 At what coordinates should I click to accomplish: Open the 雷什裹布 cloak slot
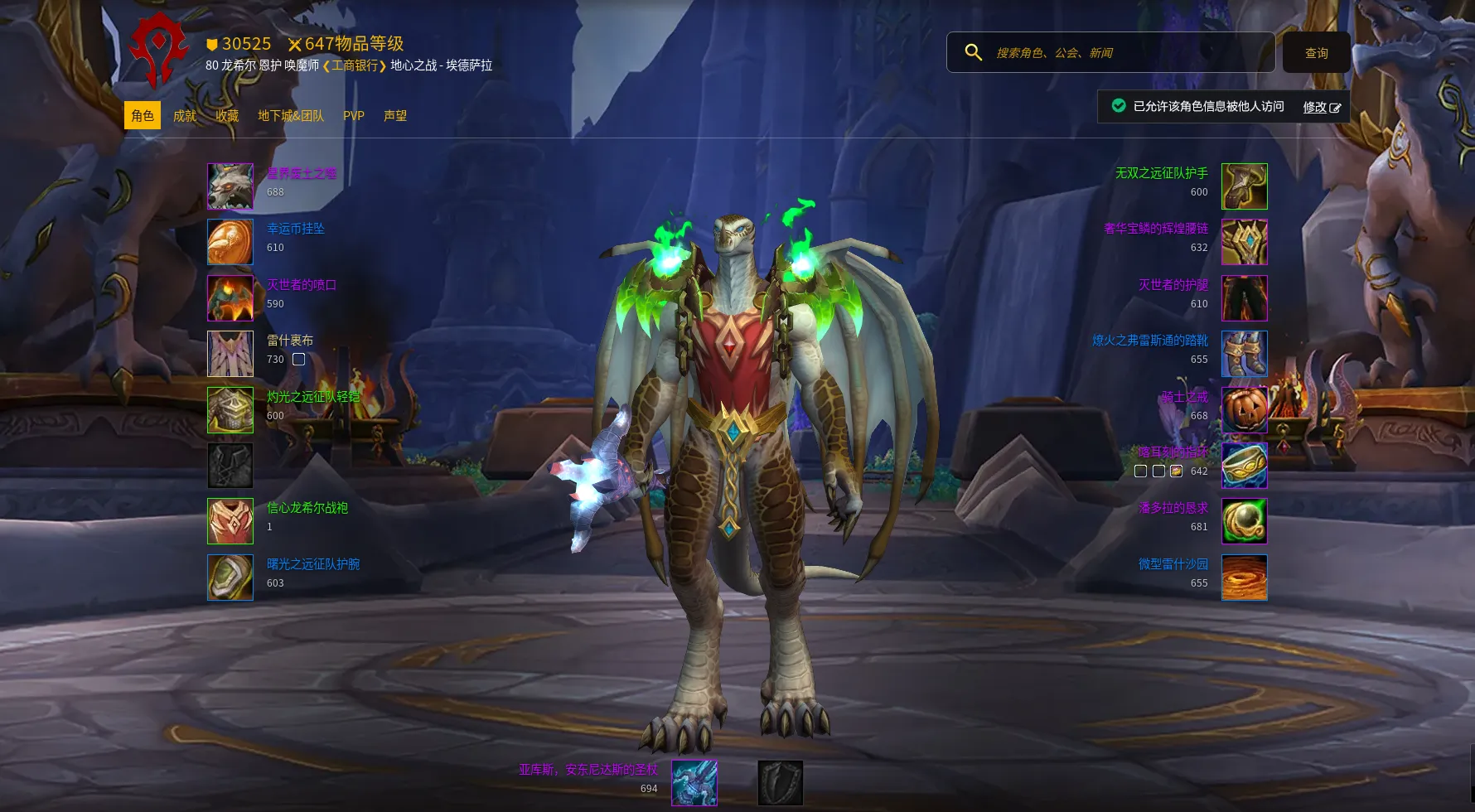(x=230, y=354)
